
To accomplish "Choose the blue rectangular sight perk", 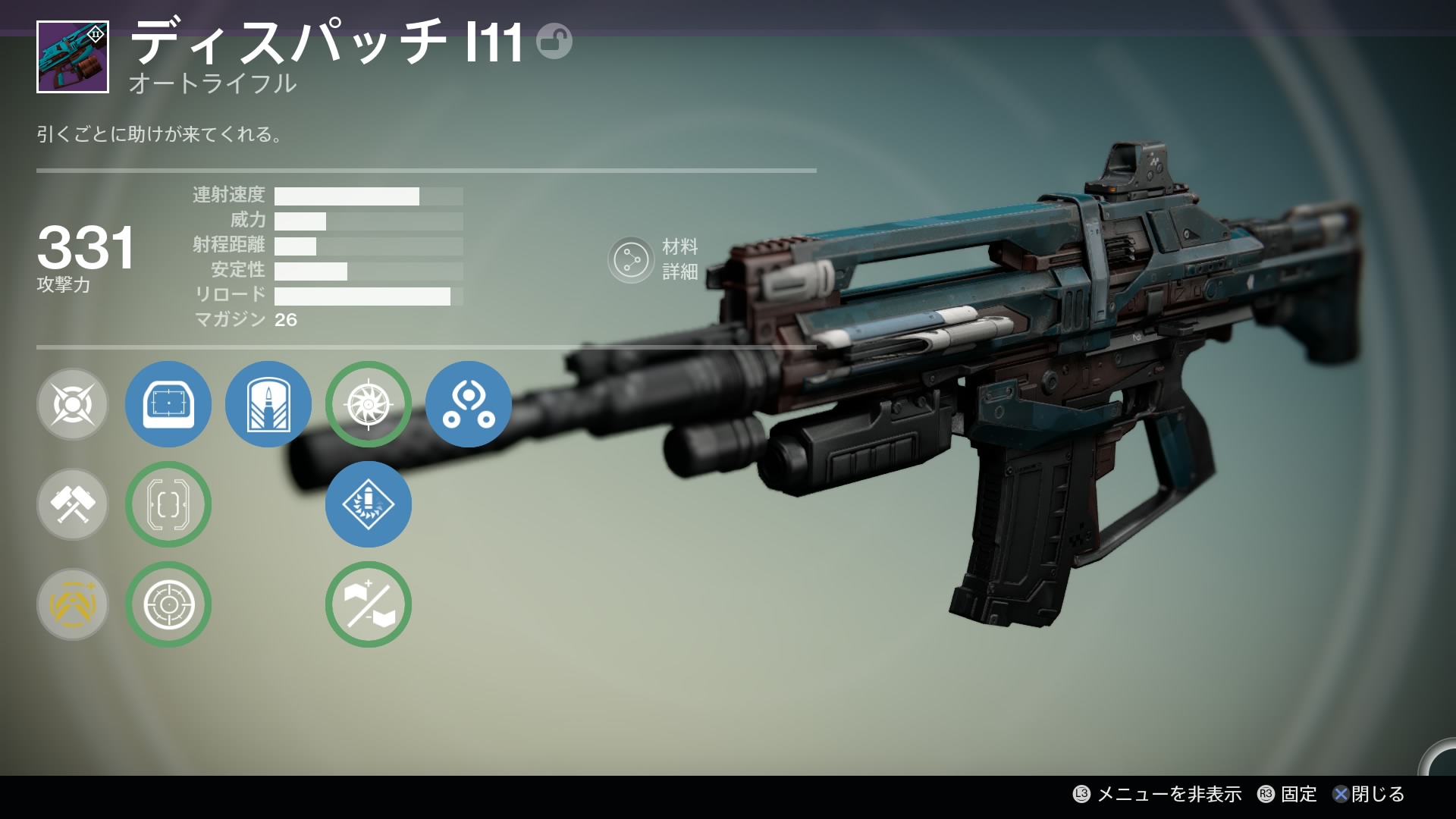I will click(x=168, y=404).
